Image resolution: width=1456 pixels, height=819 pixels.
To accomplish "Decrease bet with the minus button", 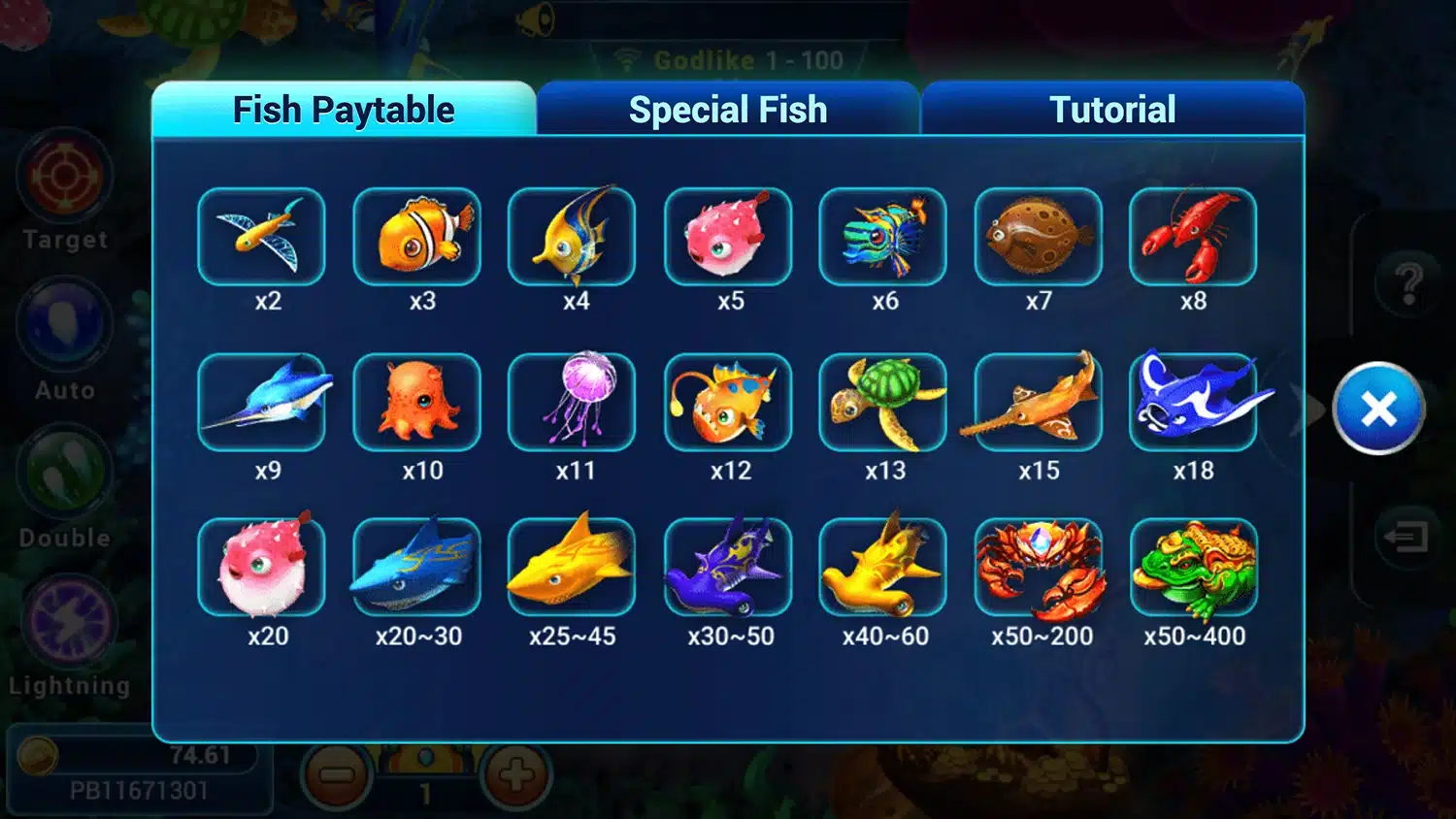I will point(337,775).
